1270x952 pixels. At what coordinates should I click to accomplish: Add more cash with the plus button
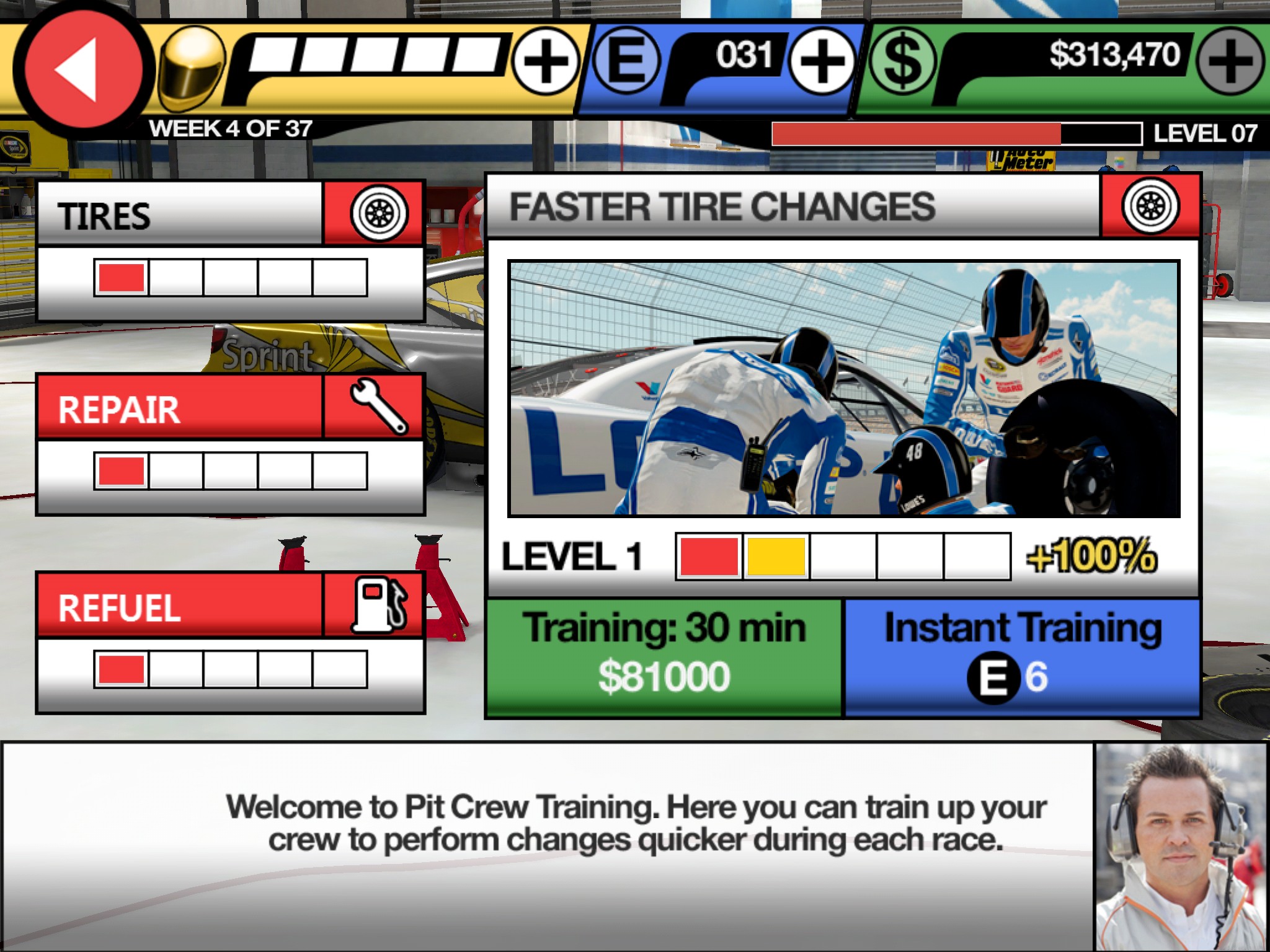1230,62
